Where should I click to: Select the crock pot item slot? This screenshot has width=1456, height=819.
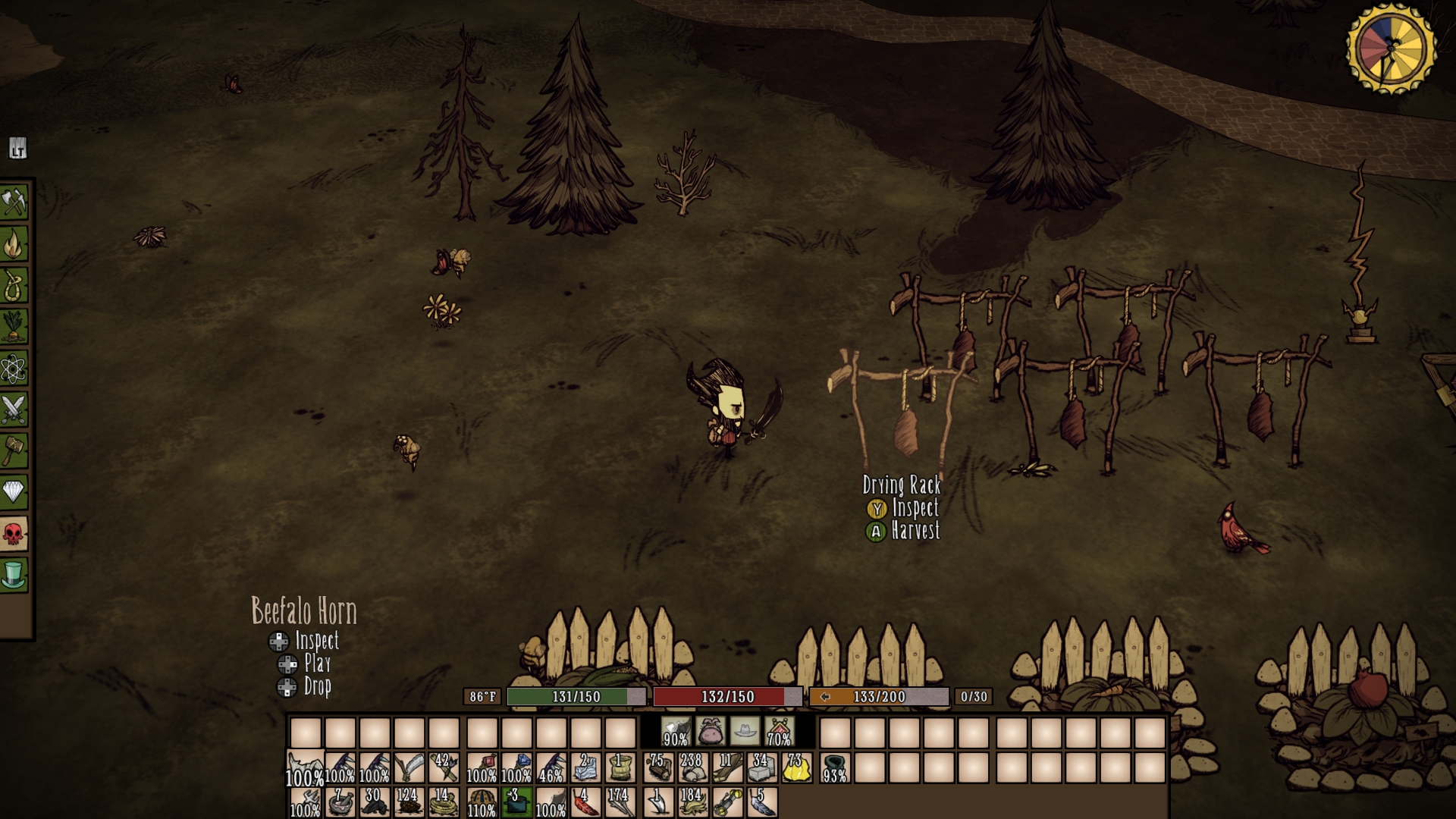(x=516, y=802)
